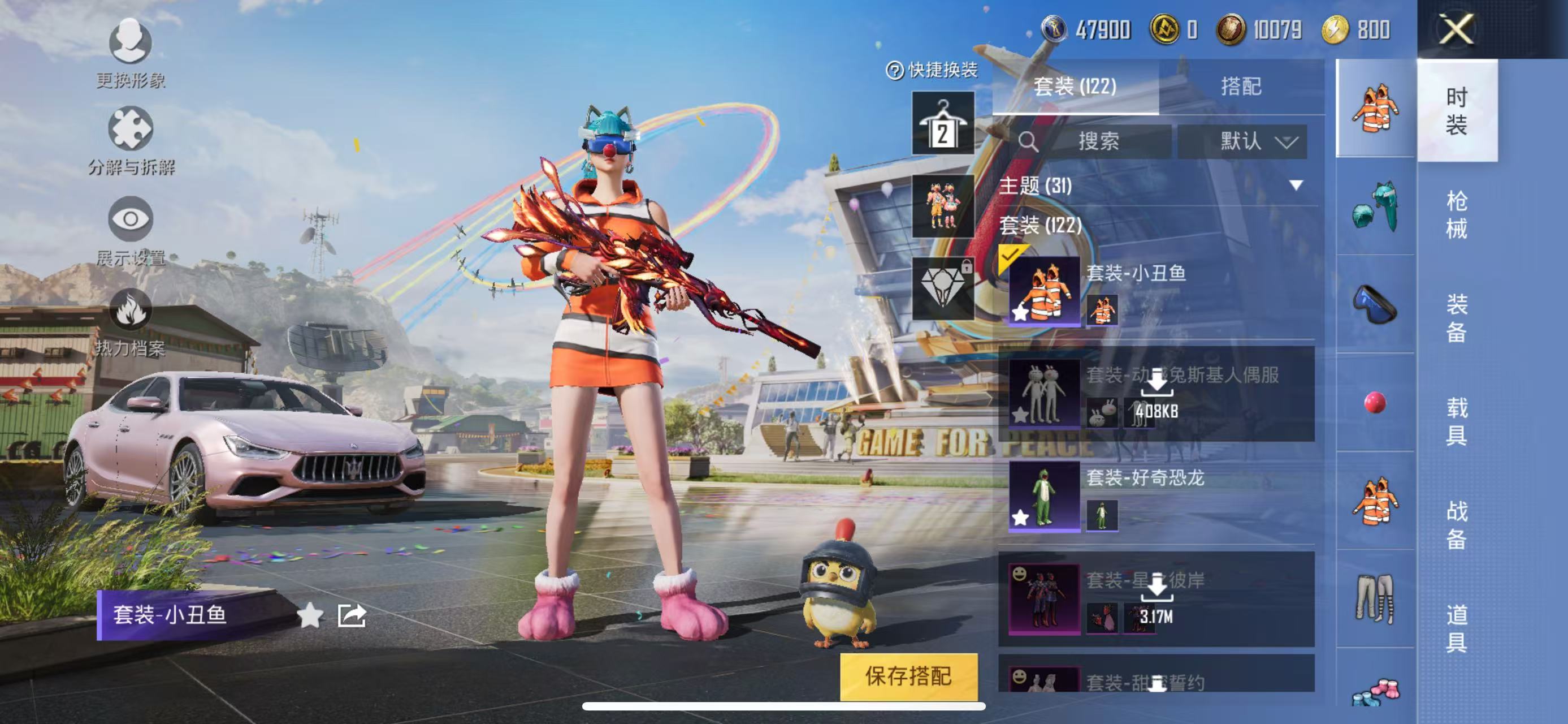Select the 套装-小丑鱼 outfit row
This screenshot has height=724, width=1568.
point(1156,291)
